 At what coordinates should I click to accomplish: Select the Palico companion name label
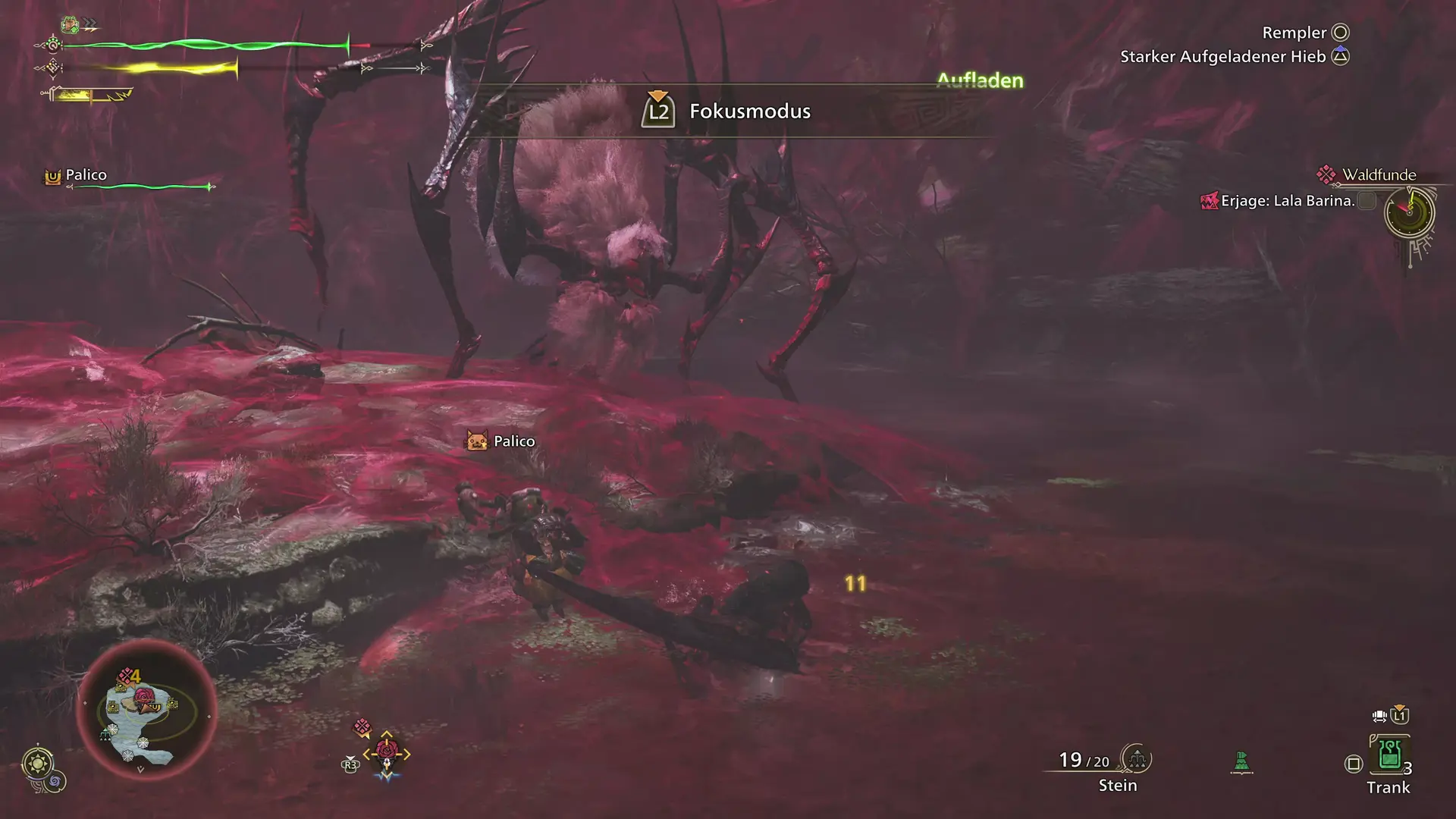click(86, 175)
